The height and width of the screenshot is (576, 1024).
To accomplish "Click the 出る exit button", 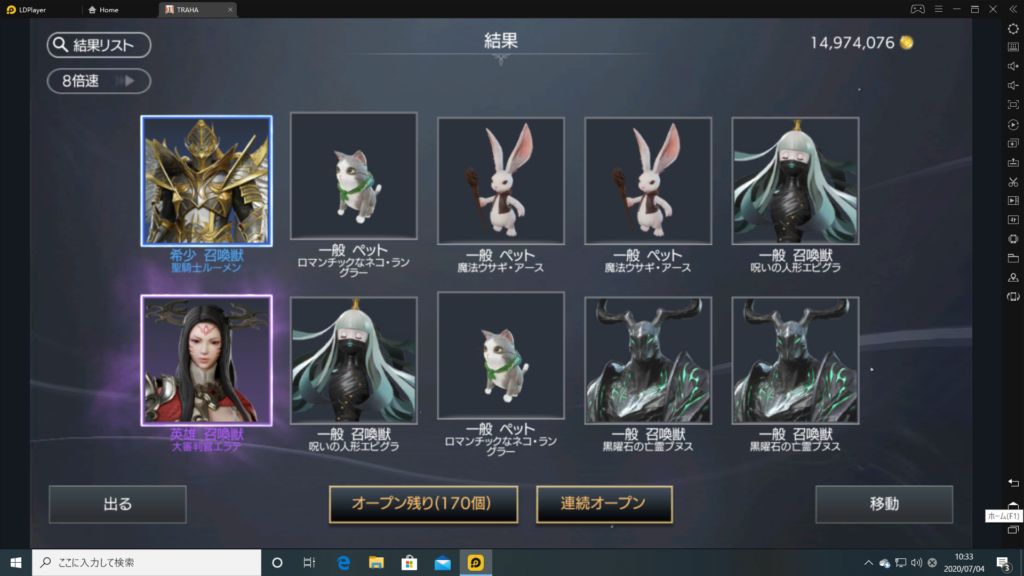I will 117,504.
